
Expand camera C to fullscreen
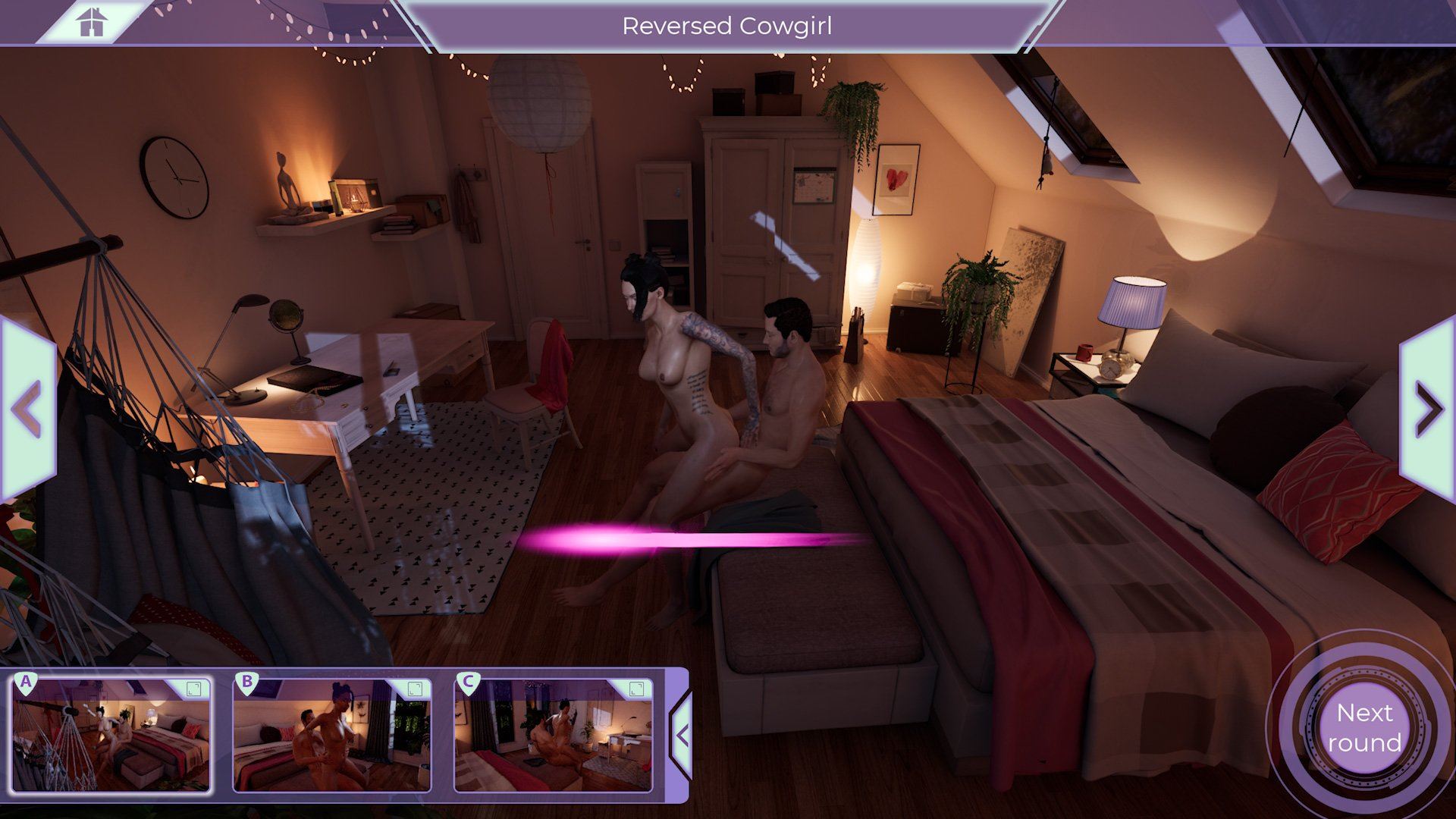637,689
